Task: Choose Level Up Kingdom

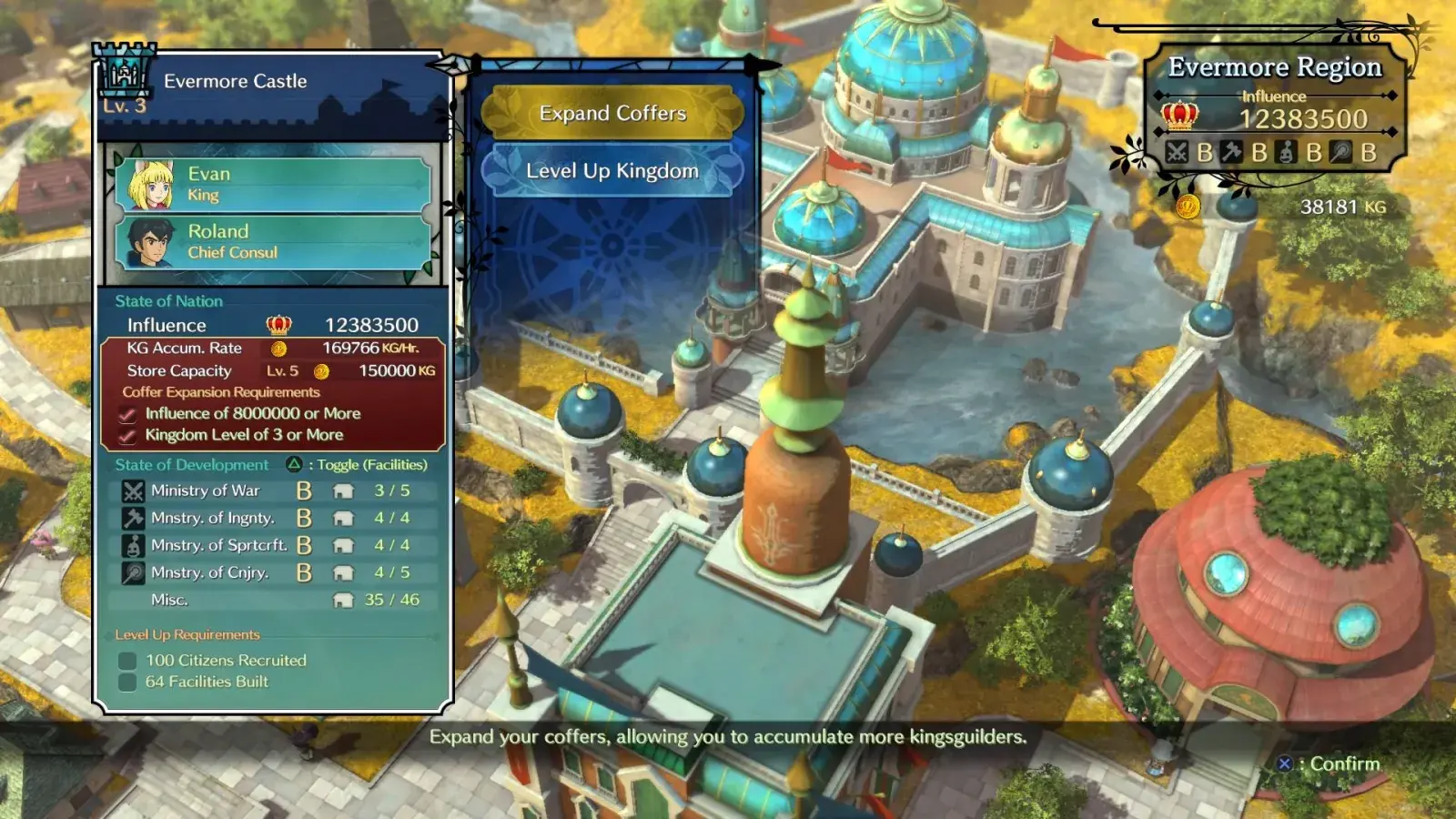Action: [x=612, y=171]
